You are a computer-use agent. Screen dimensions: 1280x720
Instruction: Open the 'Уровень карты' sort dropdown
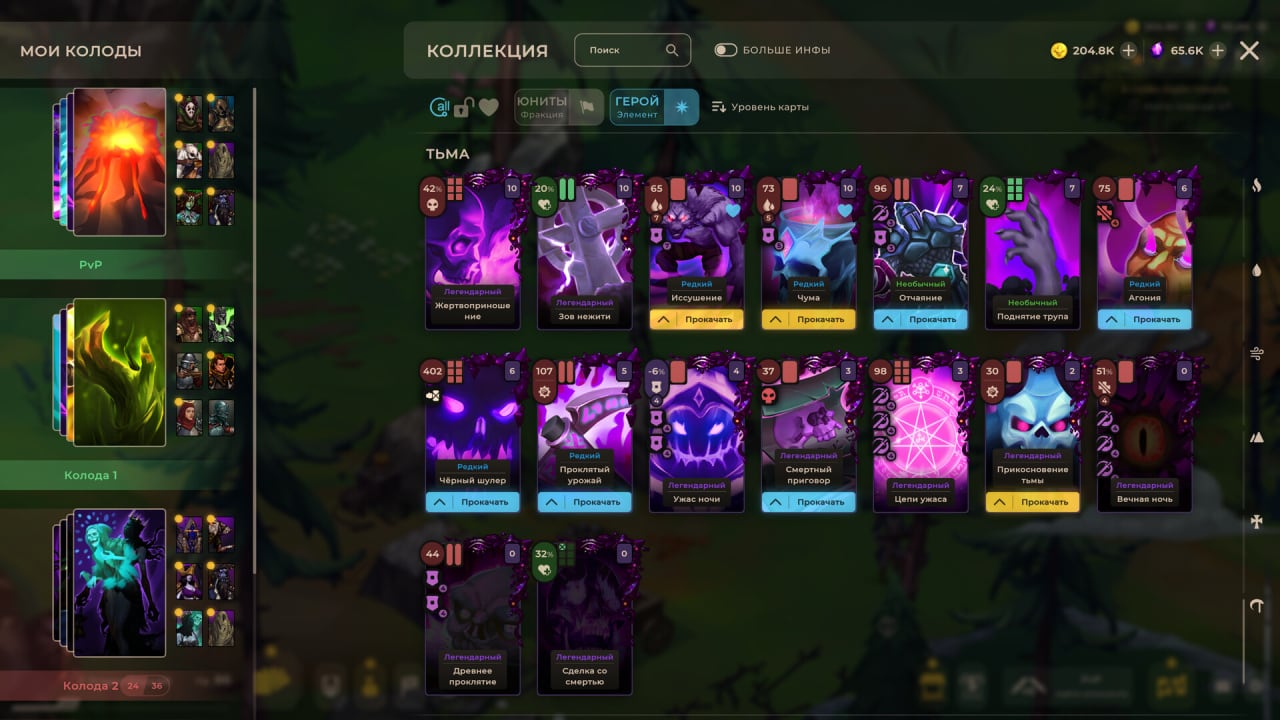click(x=761, y=107)
